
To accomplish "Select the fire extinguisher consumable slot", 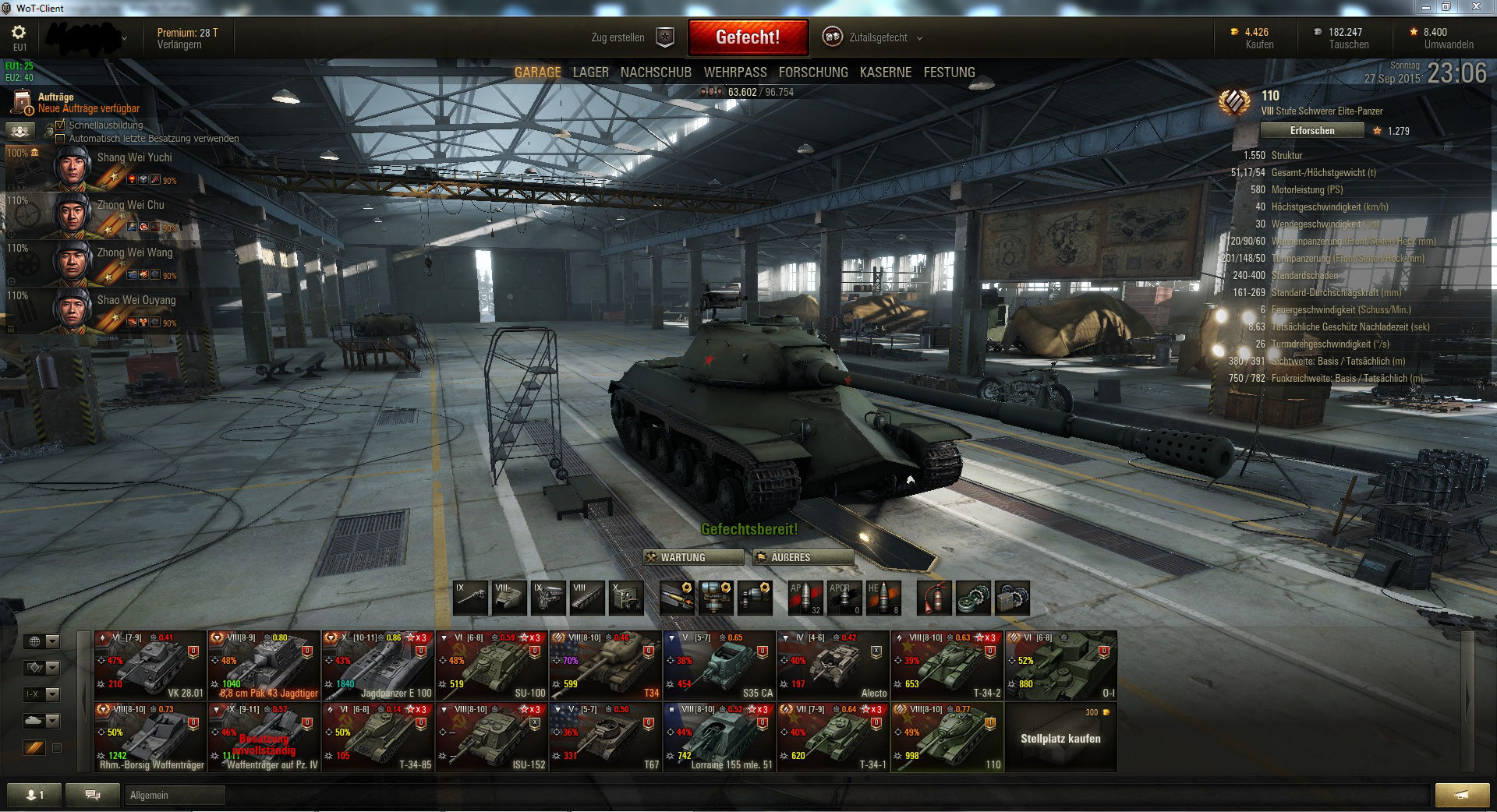I will pyautogui.click(x=933, y=598).
